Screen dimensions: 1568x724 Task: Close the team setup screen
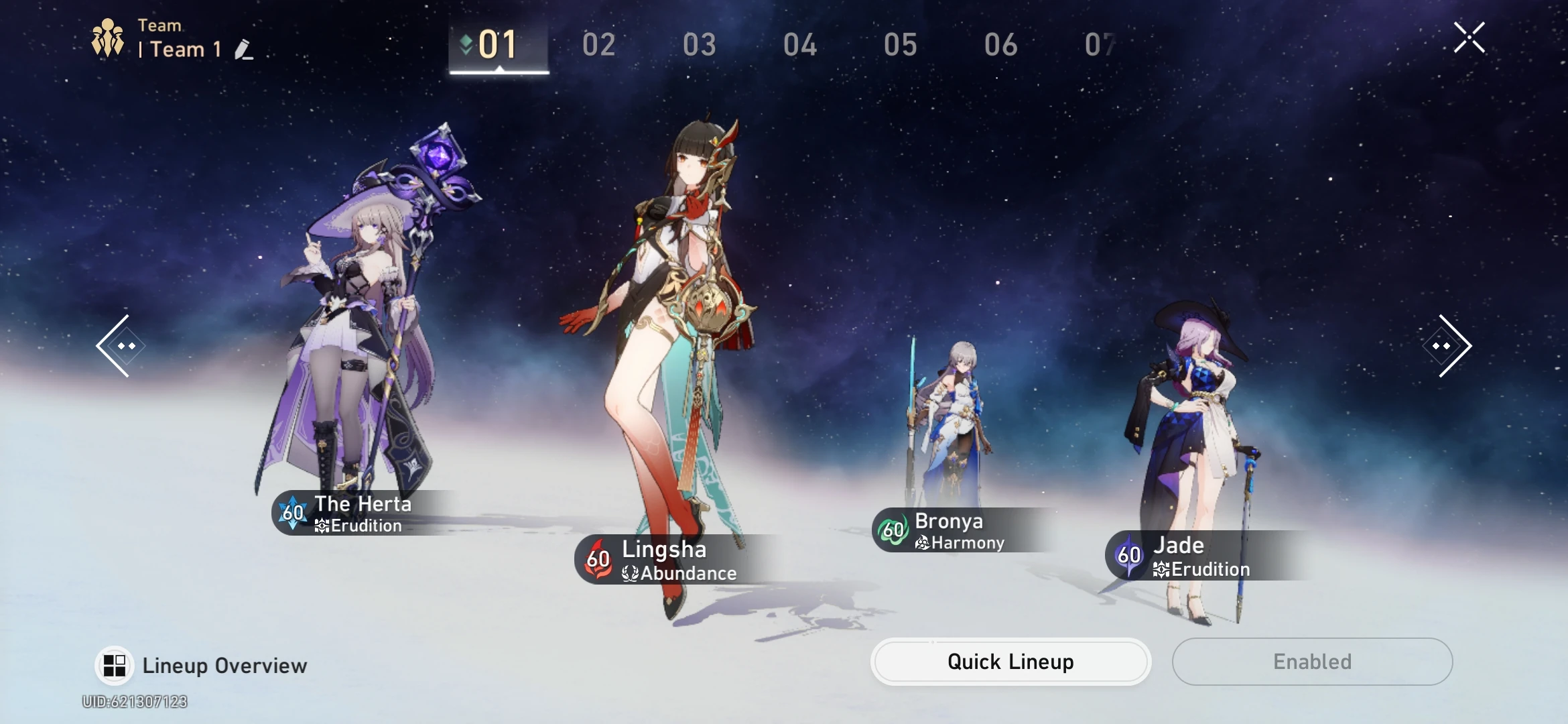[1469, 38]
